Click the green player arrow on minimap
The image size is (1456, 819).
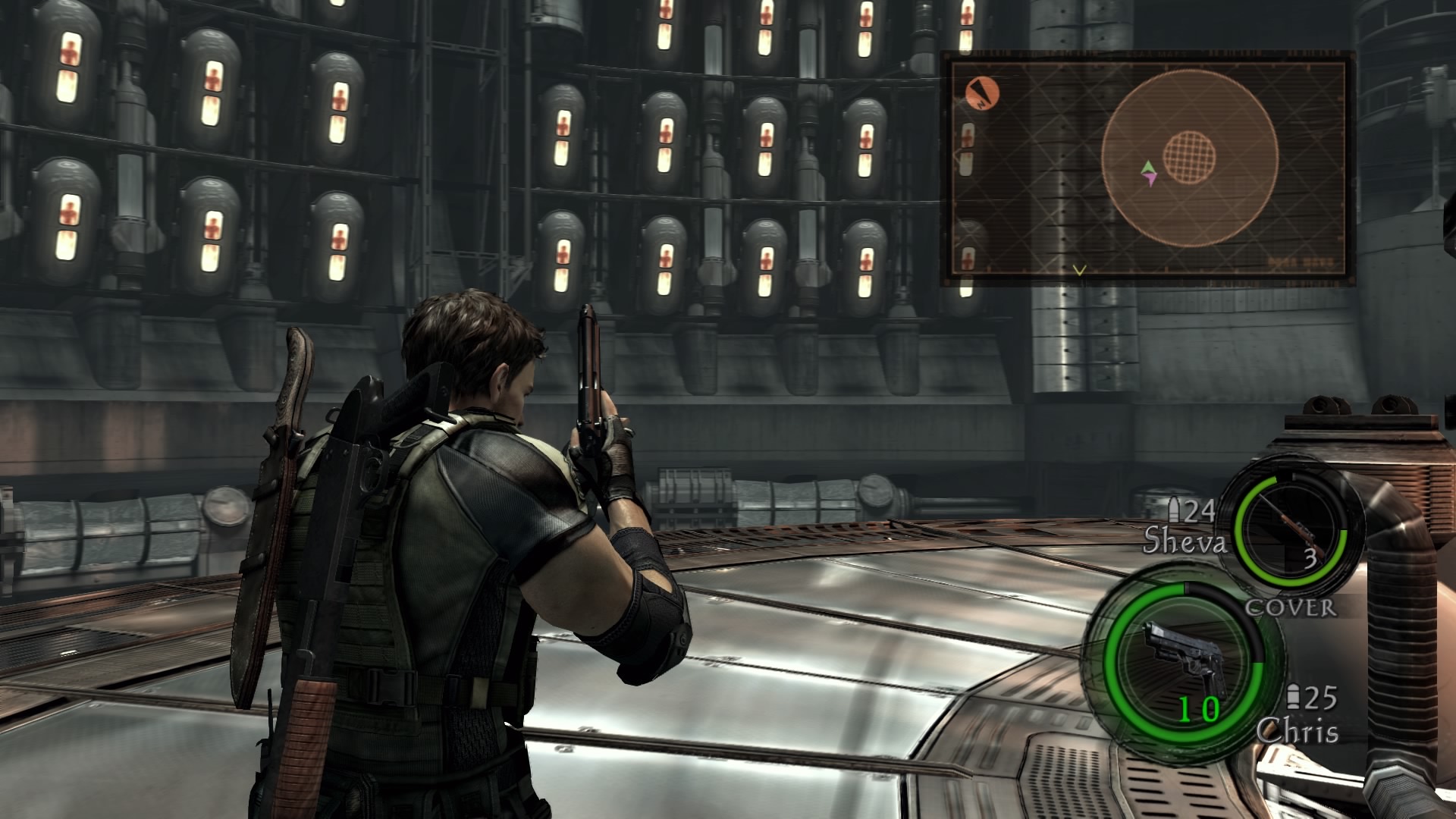pyautogui.click(x=1148, y=168)
